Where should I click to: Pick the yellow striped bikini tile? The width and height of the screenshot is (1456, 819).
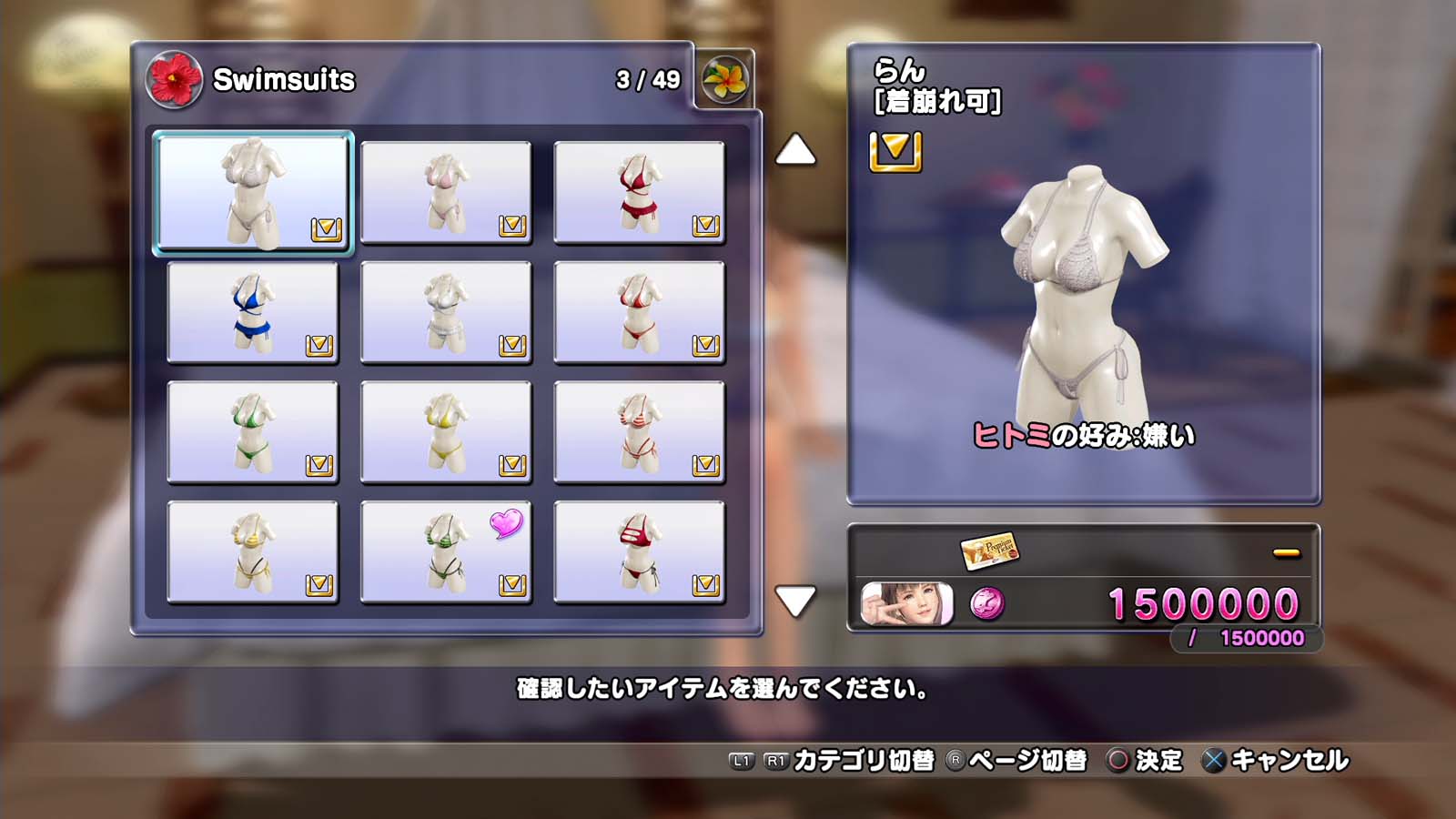point(253,552)
